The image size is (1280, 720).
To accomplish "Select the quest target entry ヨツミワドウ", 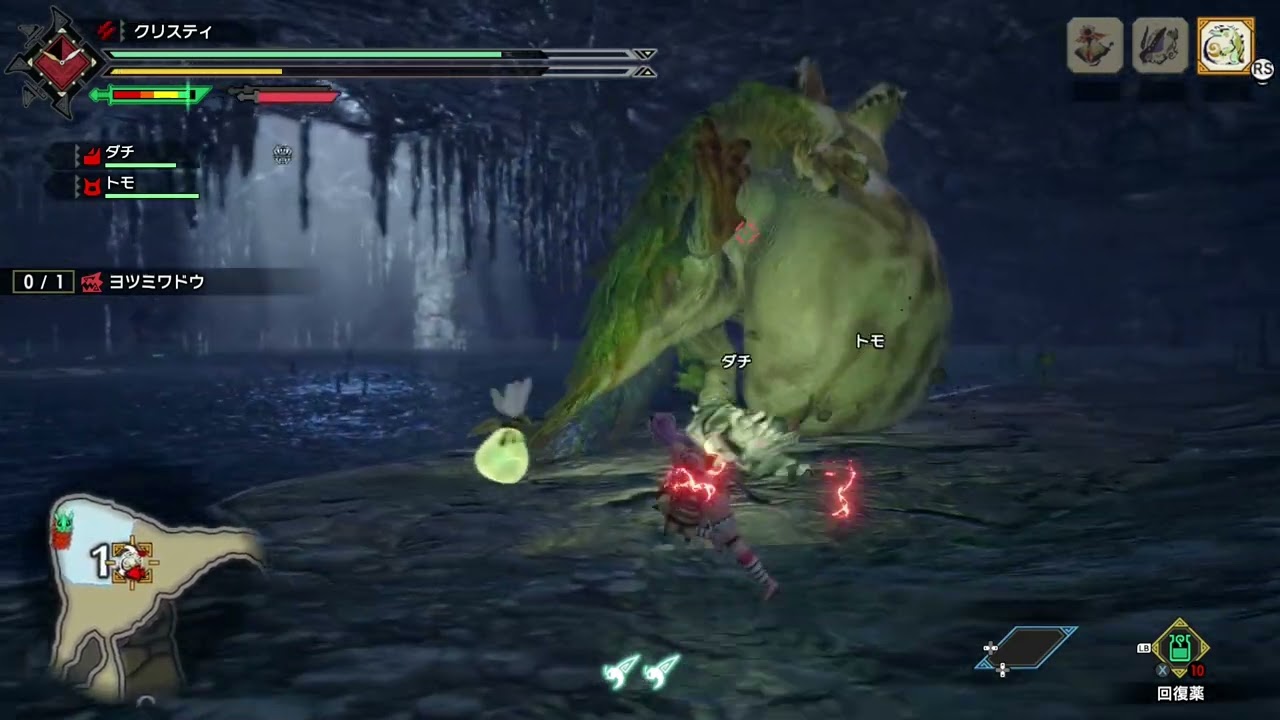I will (x=153, y=282).
